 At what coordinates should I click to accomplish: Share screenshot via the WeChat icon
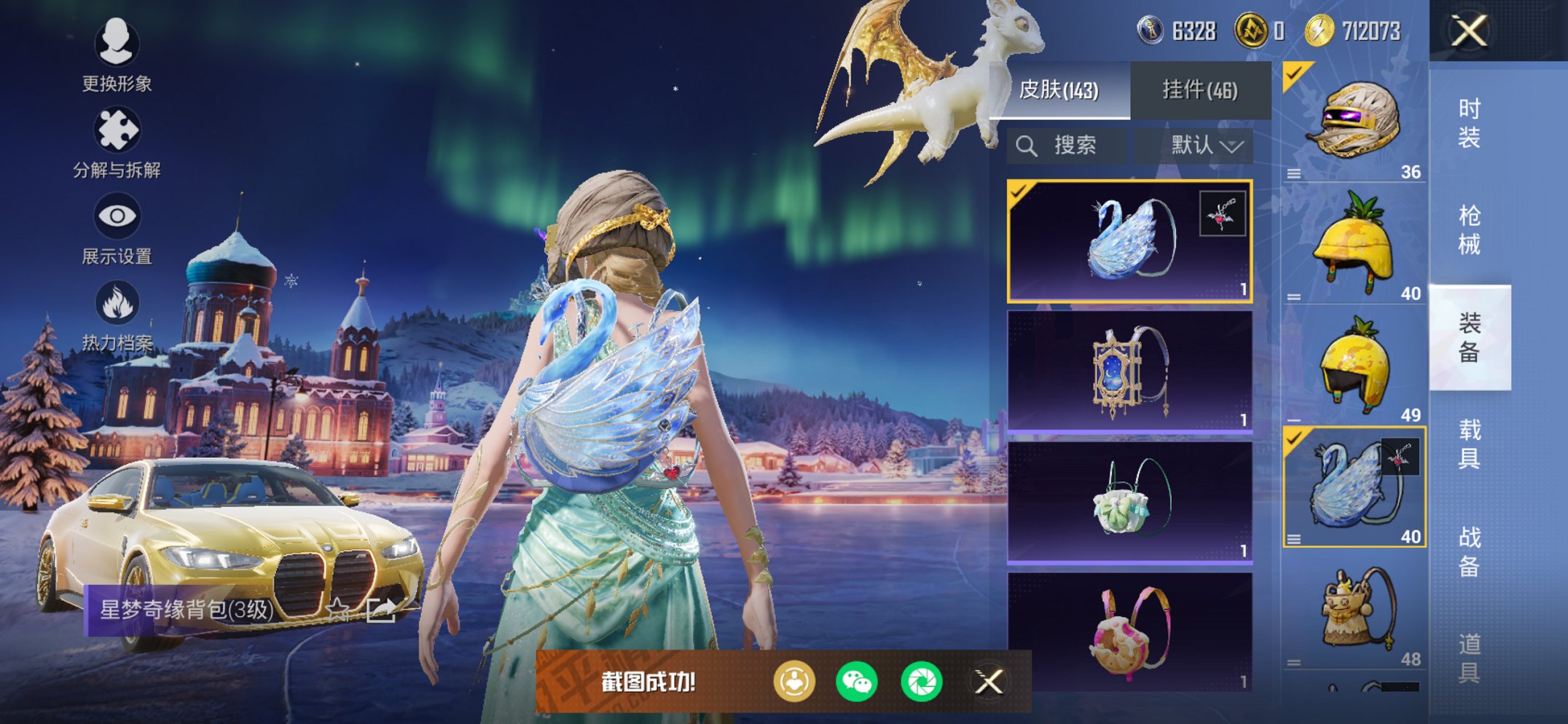(857, 682)
